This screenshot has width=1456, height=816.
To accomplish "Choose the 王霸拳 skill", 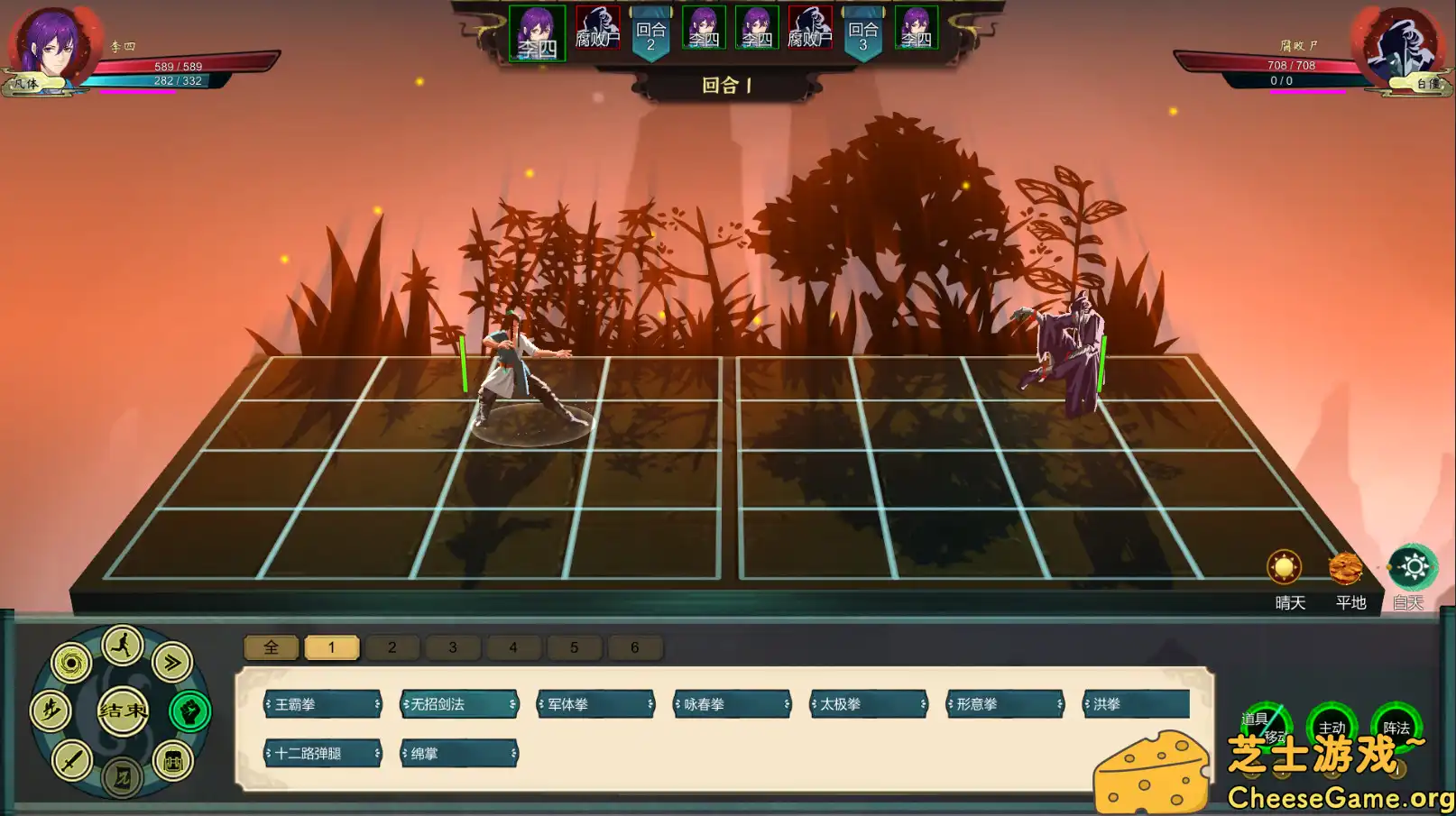I will click(322, 704).
